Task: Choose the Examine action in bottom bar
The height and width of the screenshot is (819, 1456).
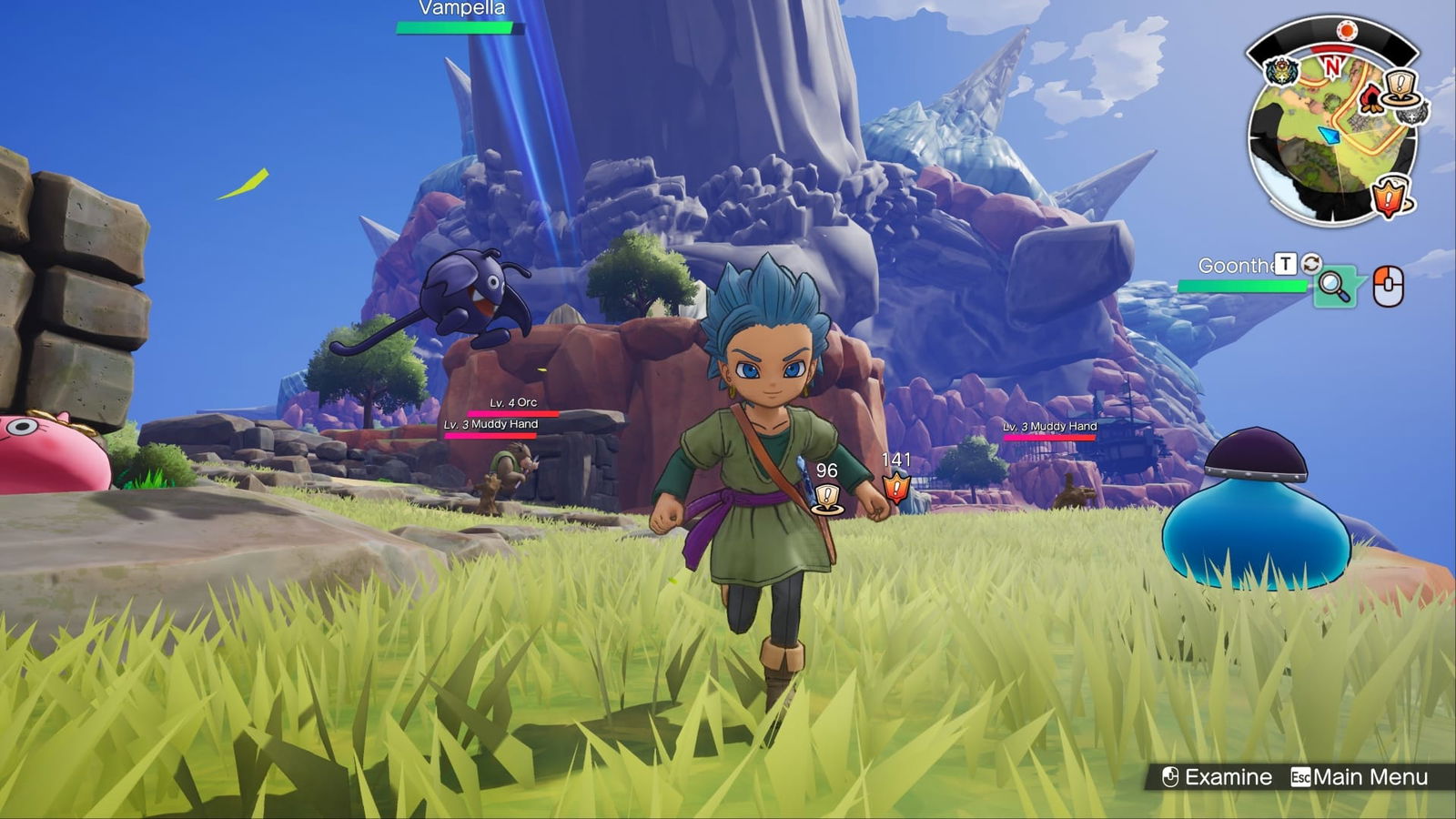Action: click(1217, 777)
